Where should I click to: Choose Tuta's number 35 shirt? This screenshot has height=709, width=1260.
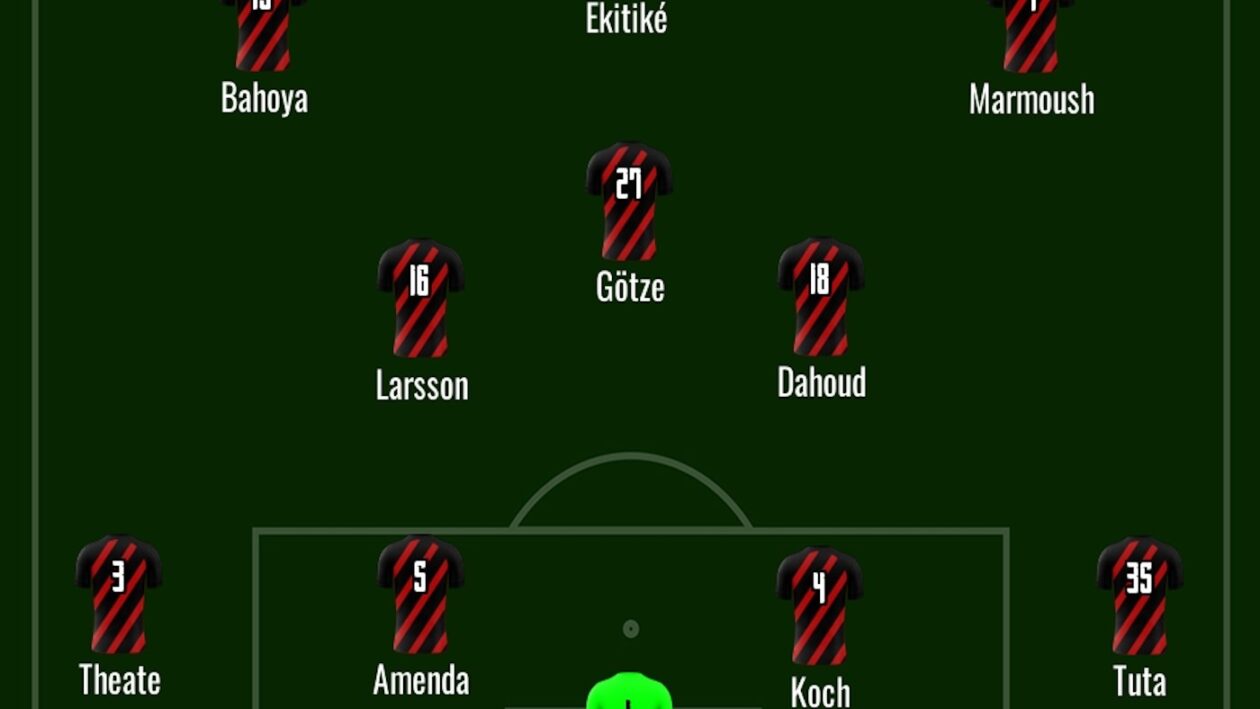point(1139,595)
